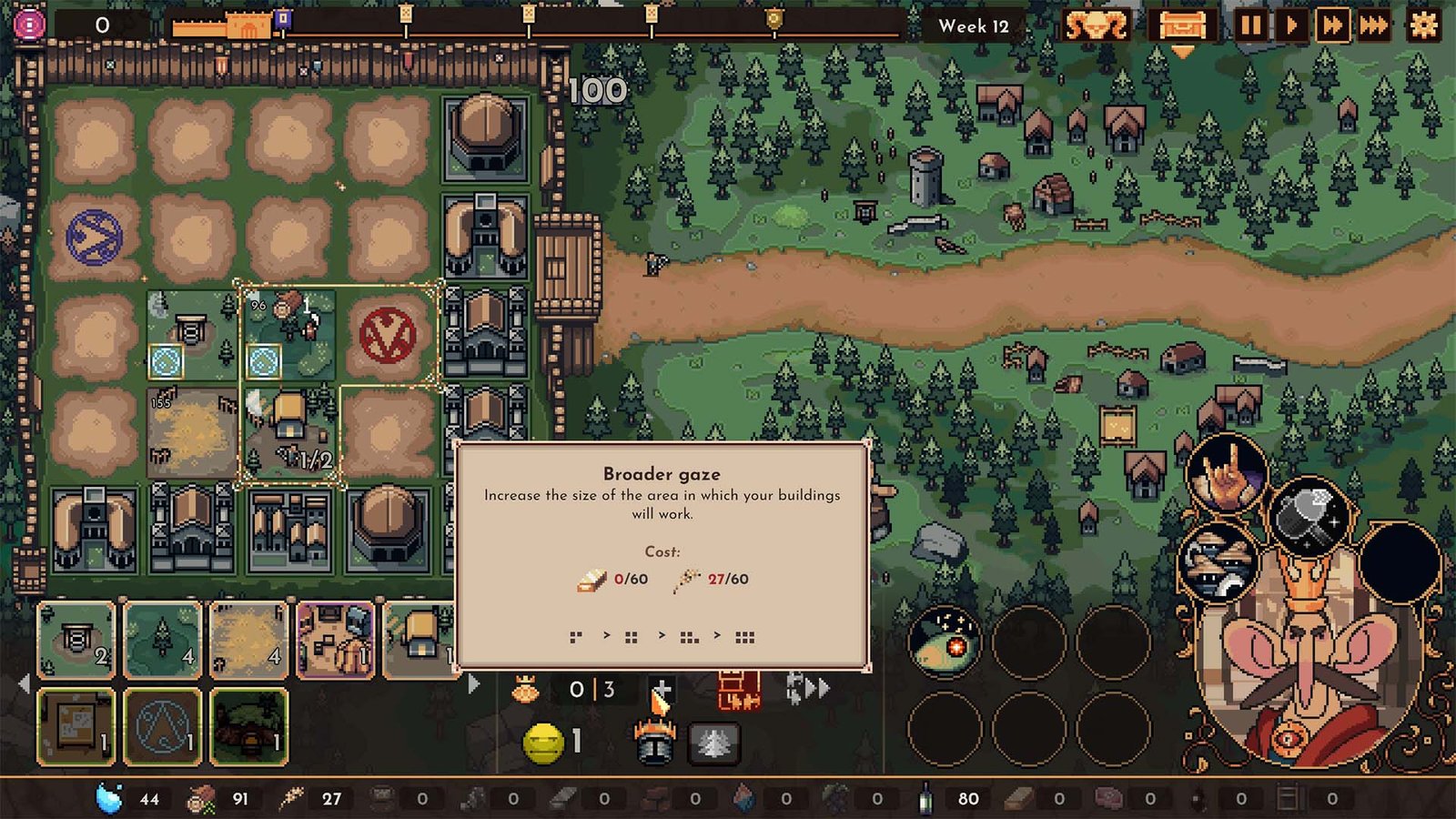Select the well tile card
This screenshot has height=819, width=1456.
(x=76, y=640)
